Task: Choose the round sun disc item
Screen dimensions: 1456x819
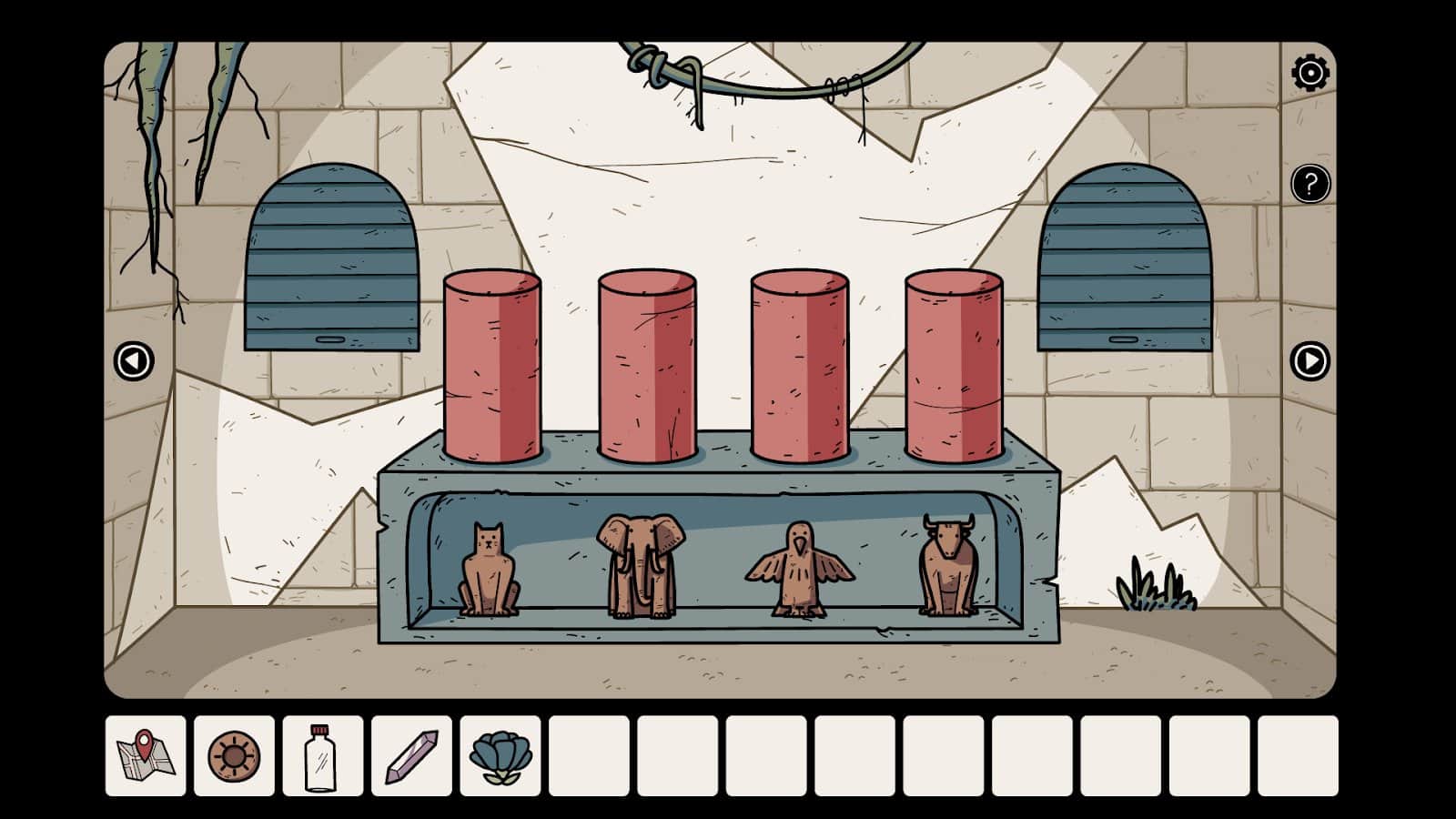Action: coord(234,756)
